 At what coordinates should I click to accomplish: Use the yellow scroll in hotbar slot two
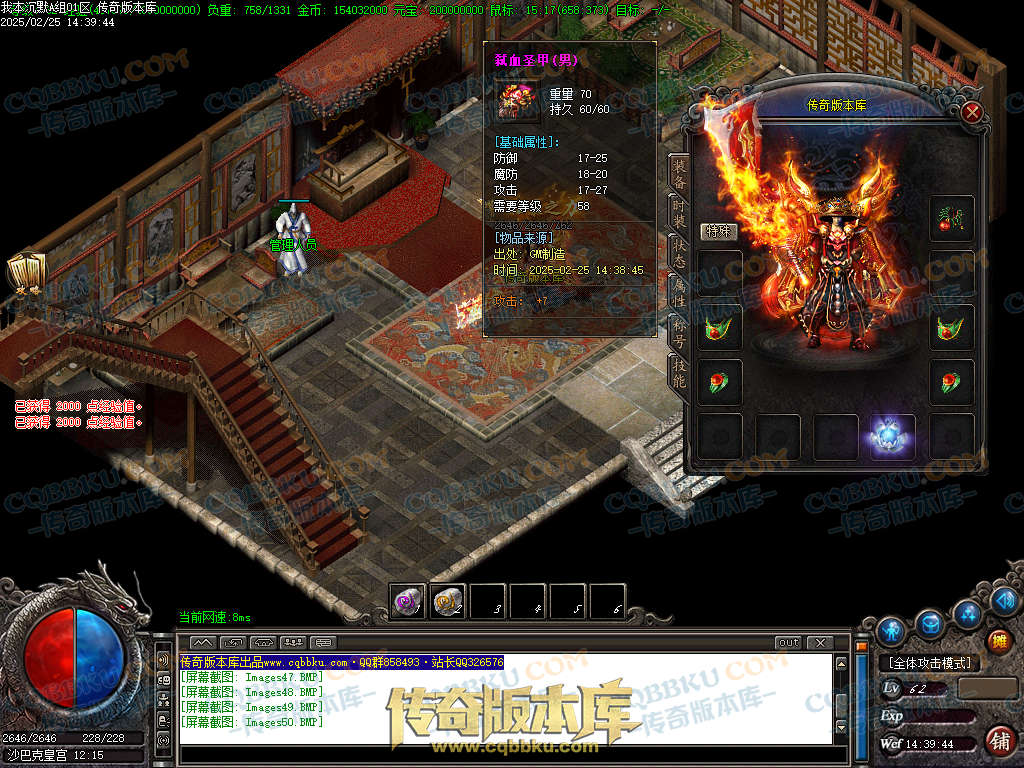click(448, 601)
